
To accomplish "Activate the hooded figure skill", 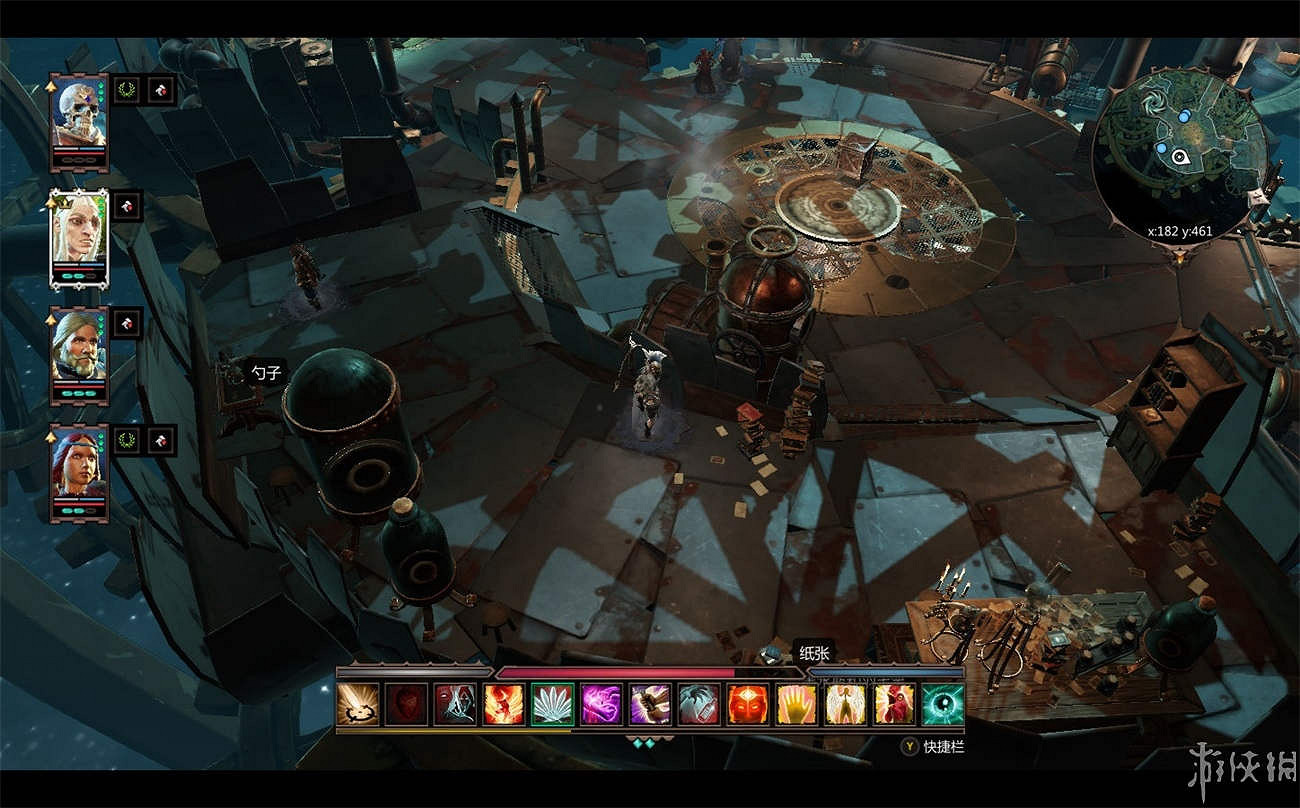I will 455,704.
